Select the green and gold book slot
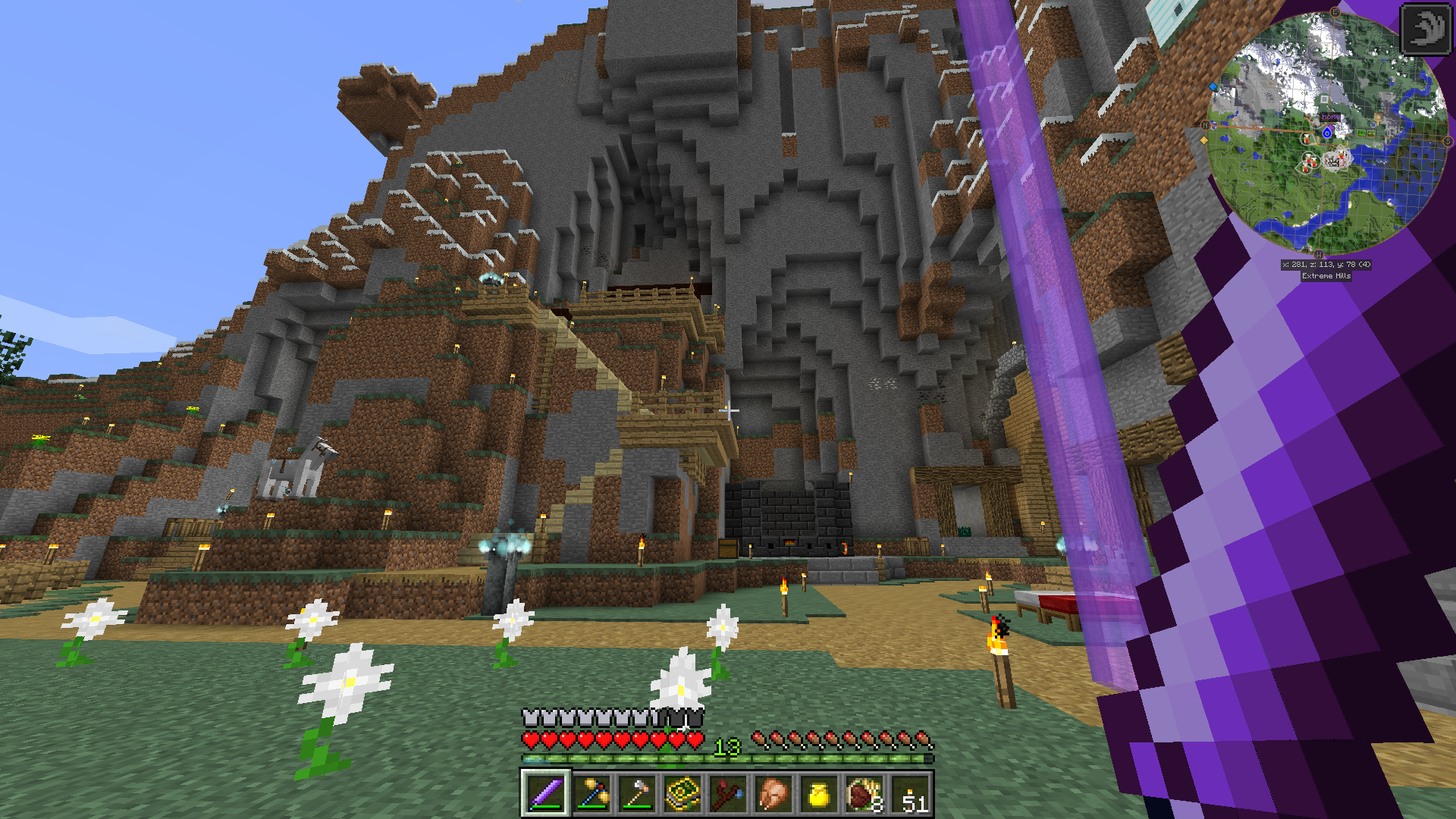The width and height of the screenshot is (1456, 819). [682, 794]
